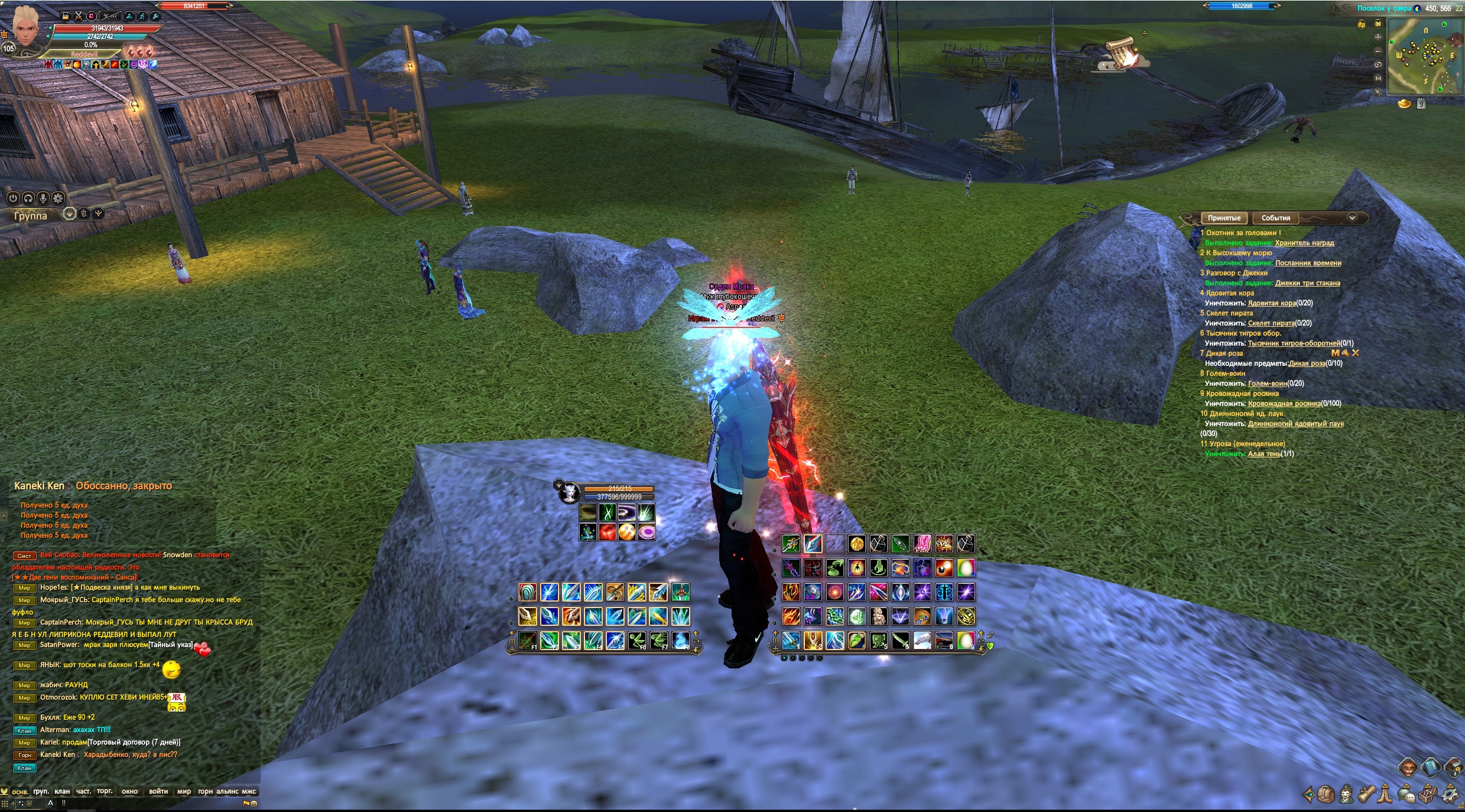The image size is (1465, 812).
Task: Switch to the Принятые quest tab
Action: [1223, 218]
